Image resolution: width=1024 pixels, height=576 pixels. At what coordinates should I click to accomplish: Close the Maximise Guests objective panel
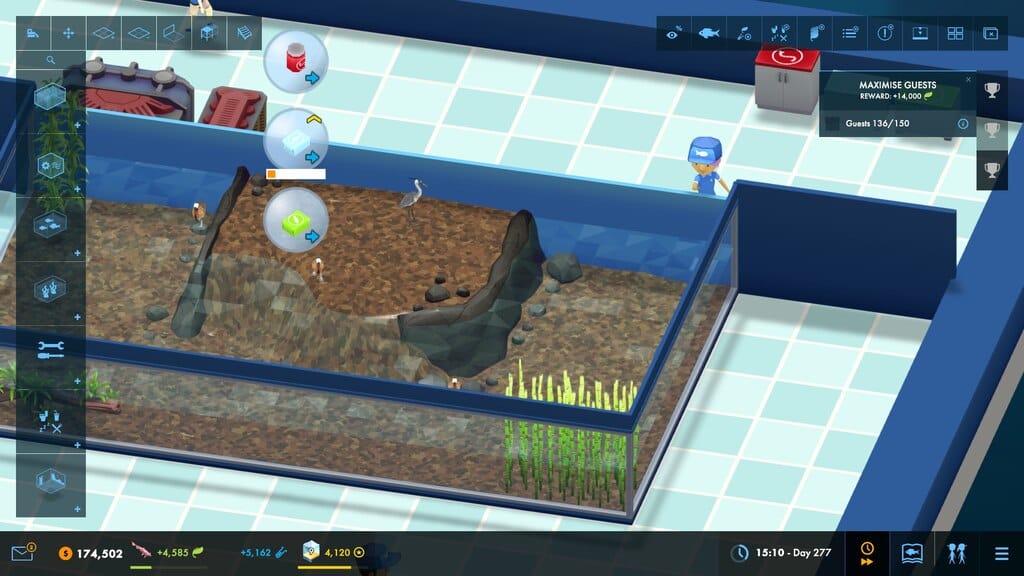click(x=968, y=79)
